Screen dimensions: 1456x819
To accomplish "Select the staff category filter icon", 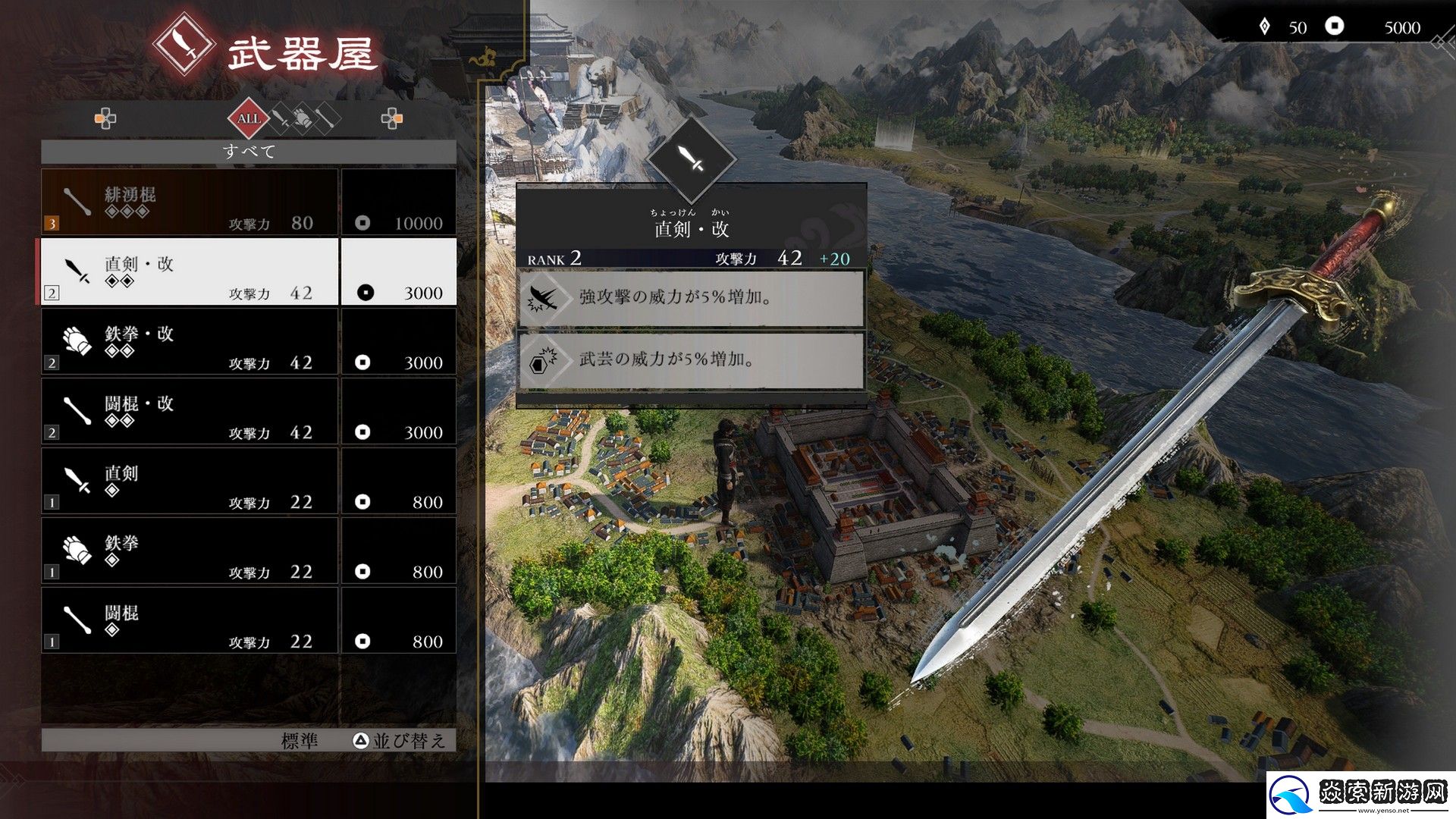I will (326, 118).
